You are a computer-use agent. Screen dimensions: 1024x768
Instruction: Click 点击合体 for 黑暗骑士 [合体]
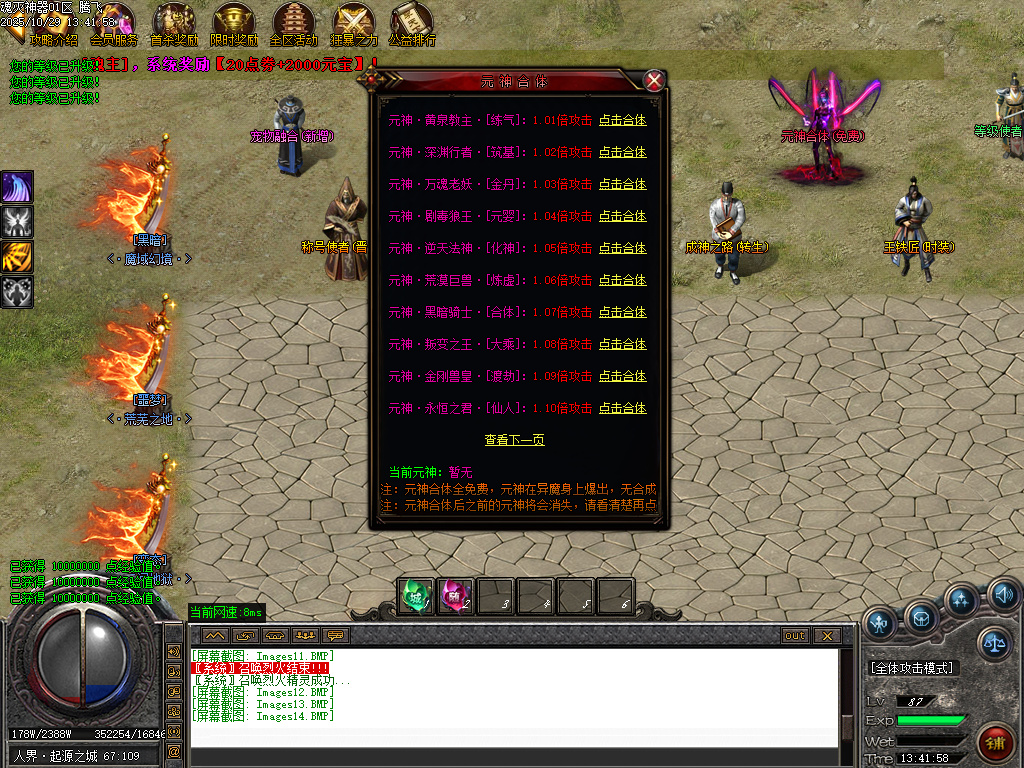pyautogui.click(x=622, y=313)
